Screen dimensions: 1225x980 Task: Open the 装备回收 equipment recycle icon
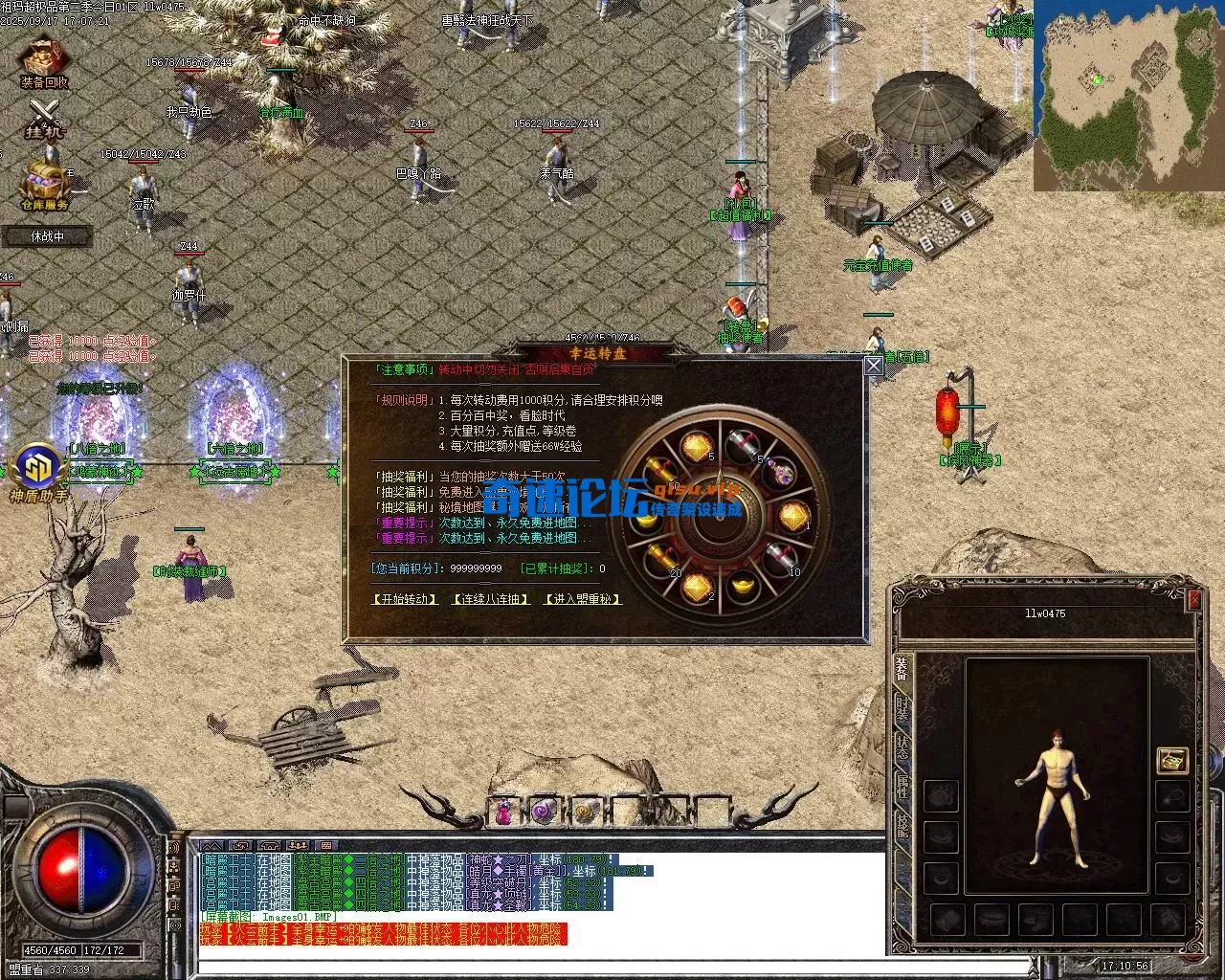coord(44,62)
